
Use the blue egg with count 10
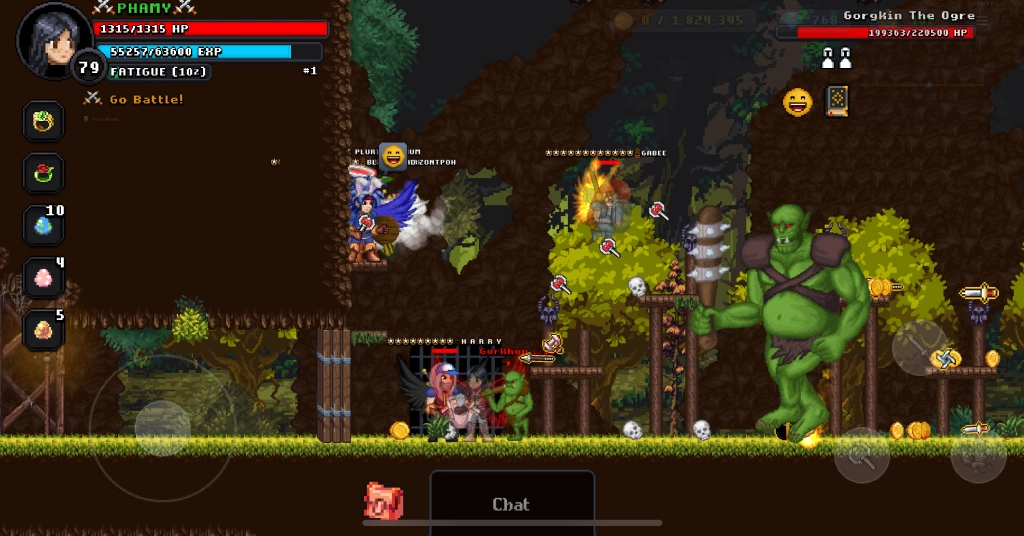point(44,226)
